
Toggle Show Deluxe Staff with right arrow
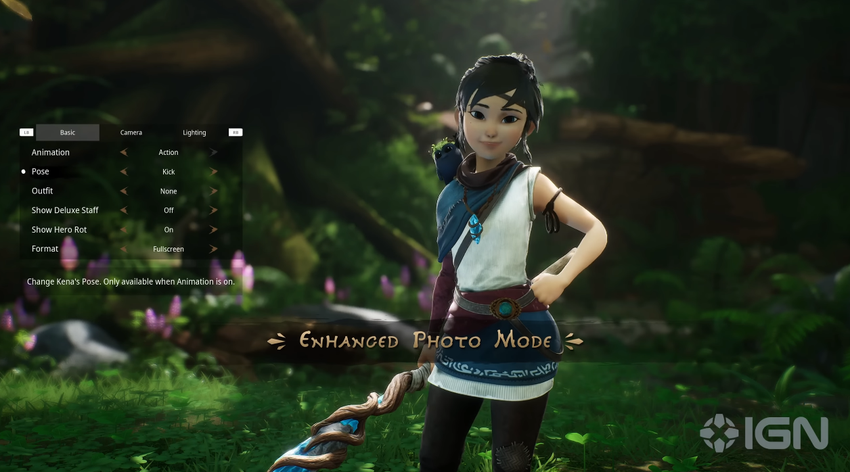pyautogui.click(x=214, y=211)
